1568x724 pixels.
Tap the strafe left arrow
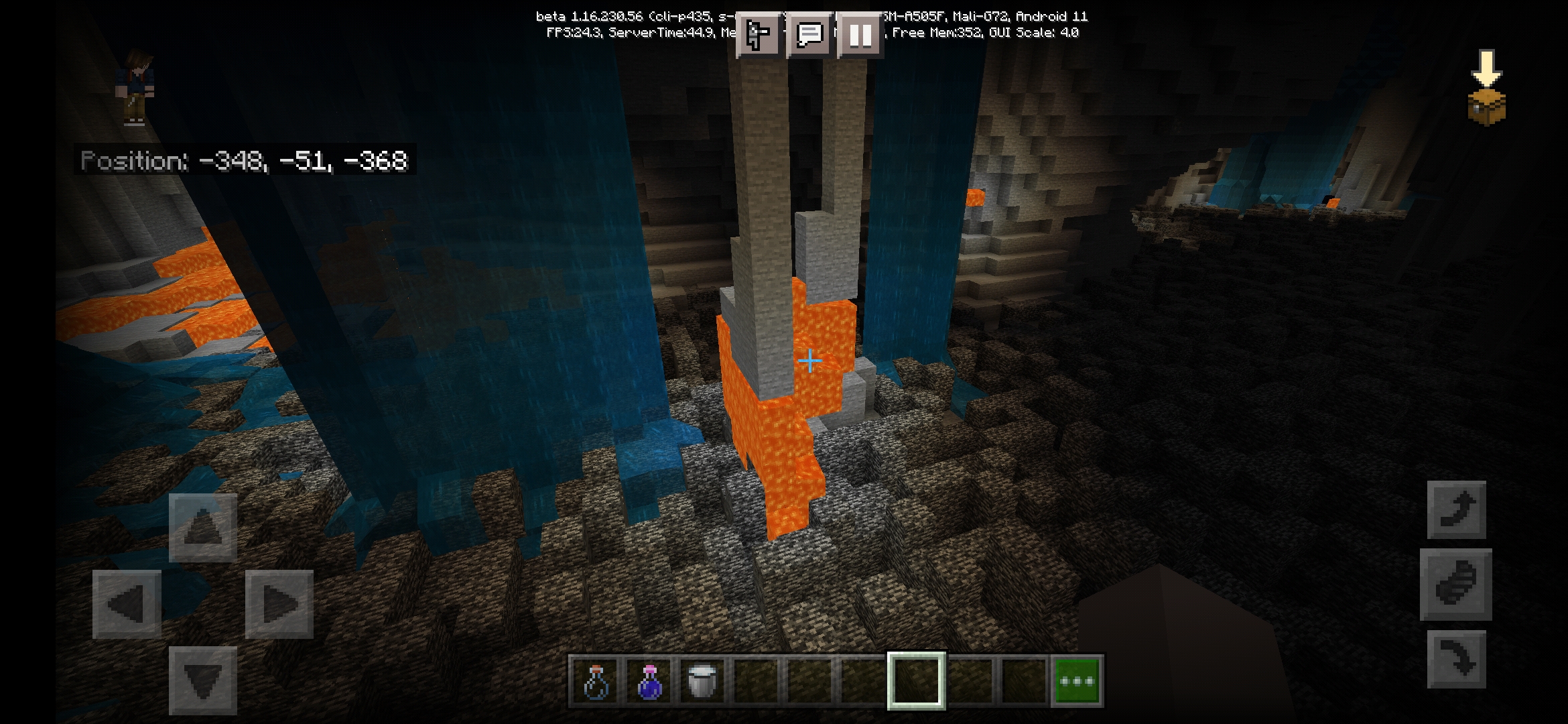pos(127,604)
